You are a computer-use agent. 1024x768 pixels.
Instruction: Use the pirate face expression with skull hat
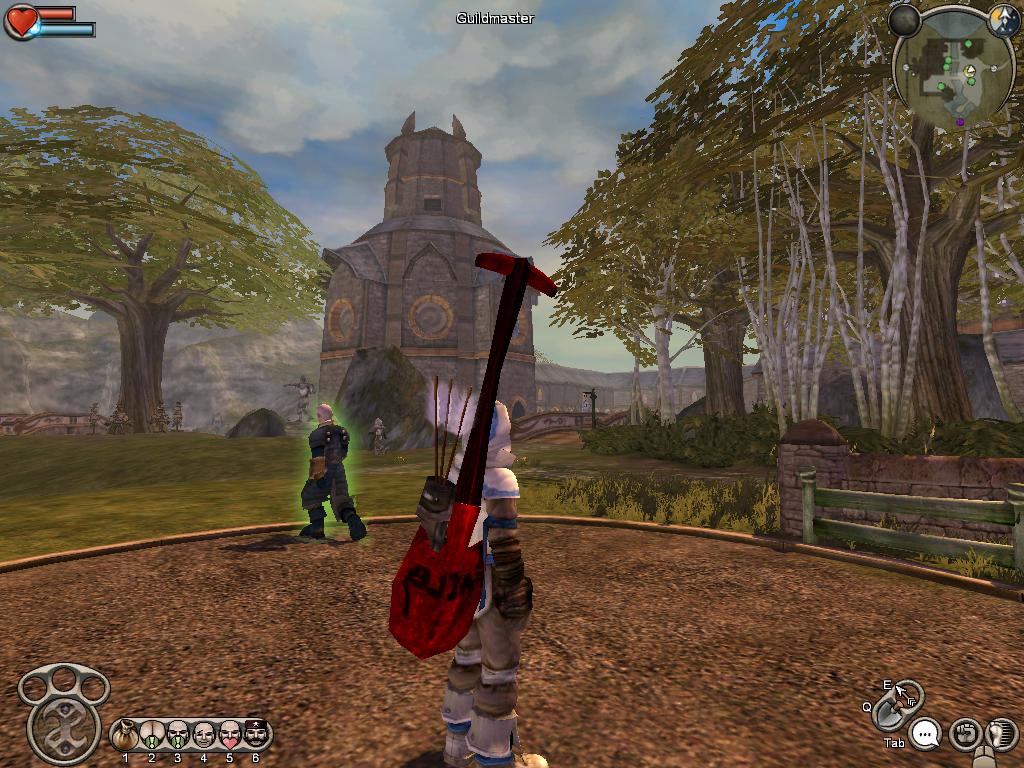tap(257, 735)
